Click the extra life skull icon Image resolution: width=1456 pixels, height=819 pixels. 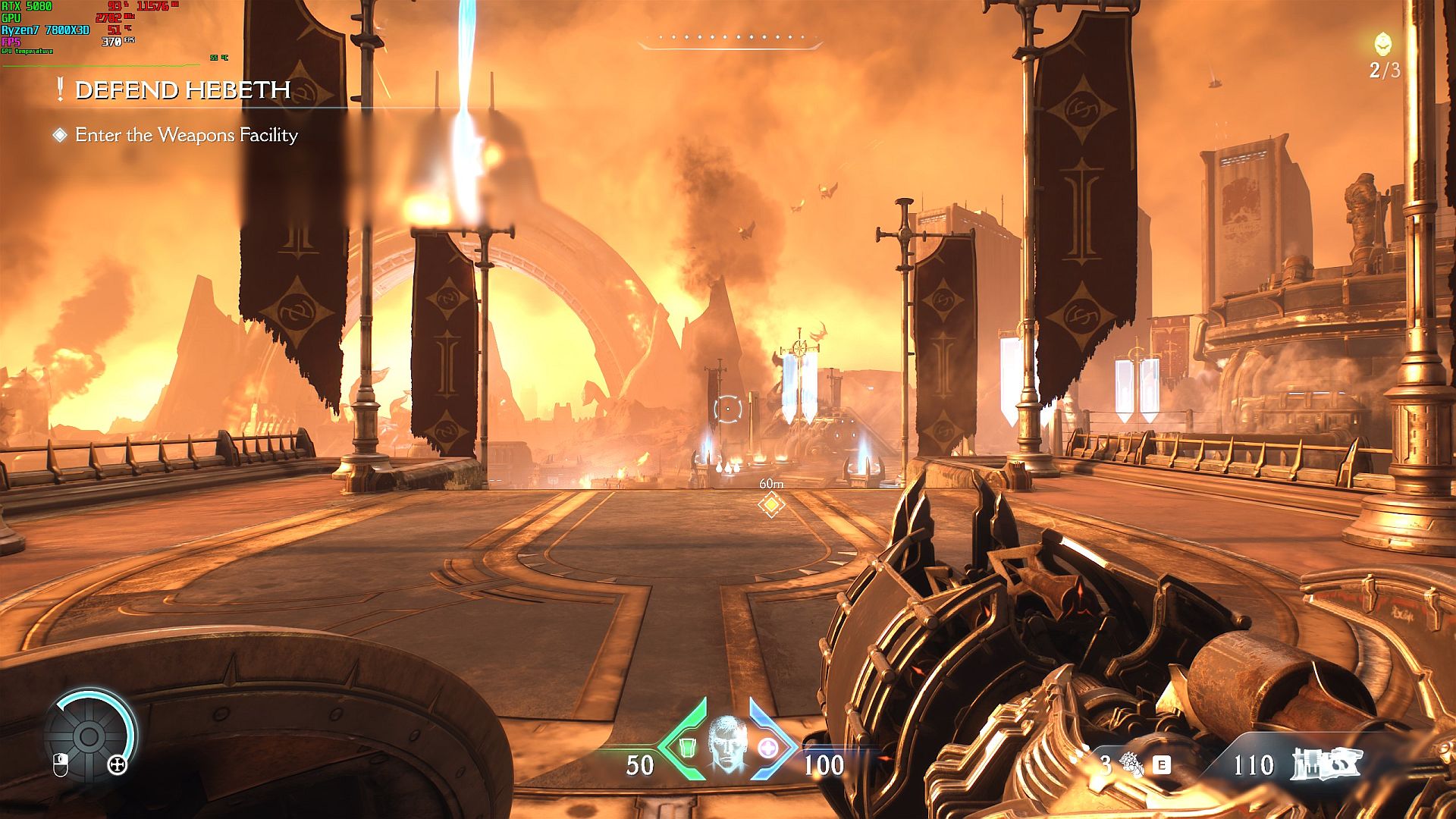(x=1385, y=45)
